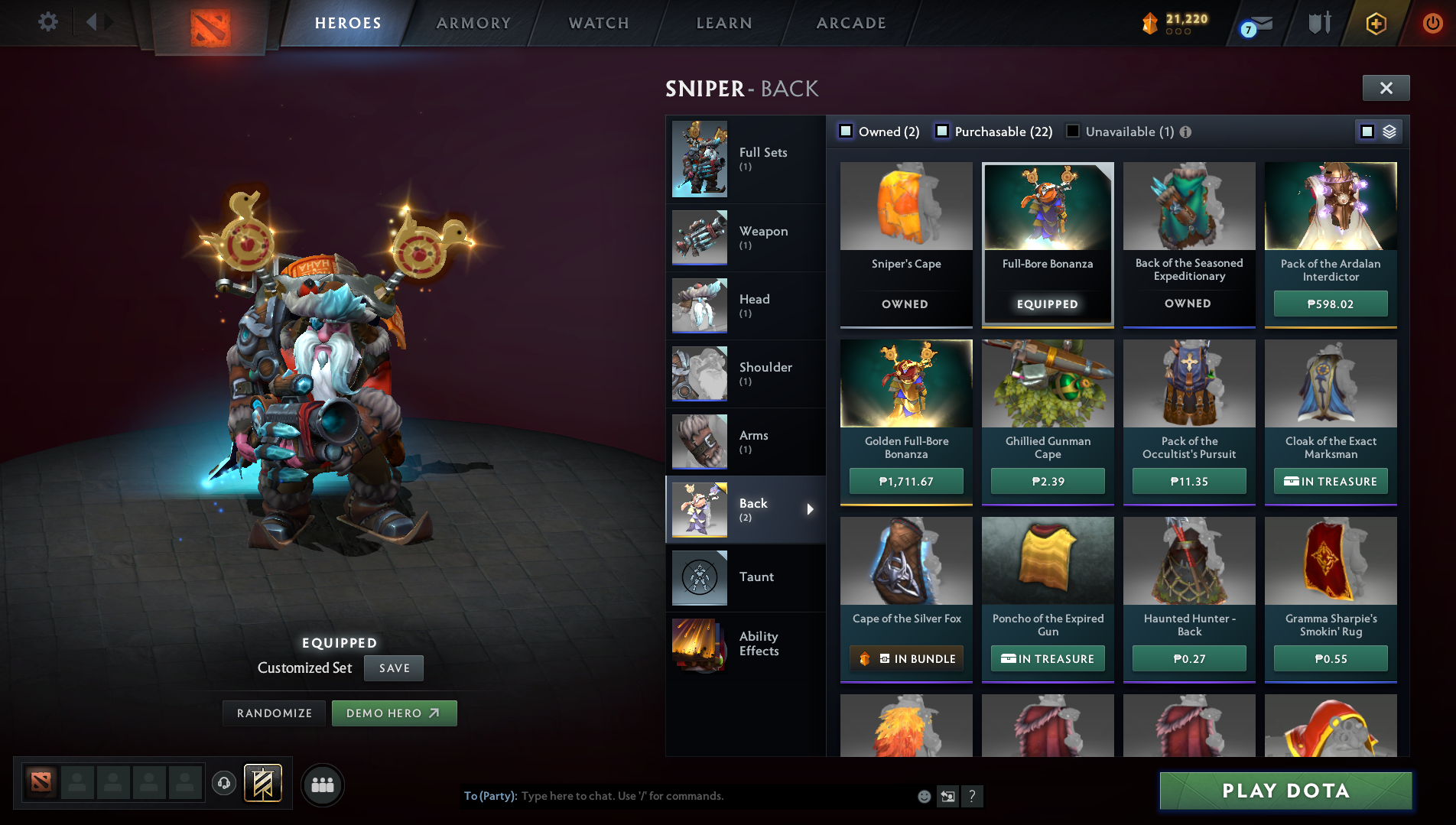Open the ARCADE tab

[850, 23]
